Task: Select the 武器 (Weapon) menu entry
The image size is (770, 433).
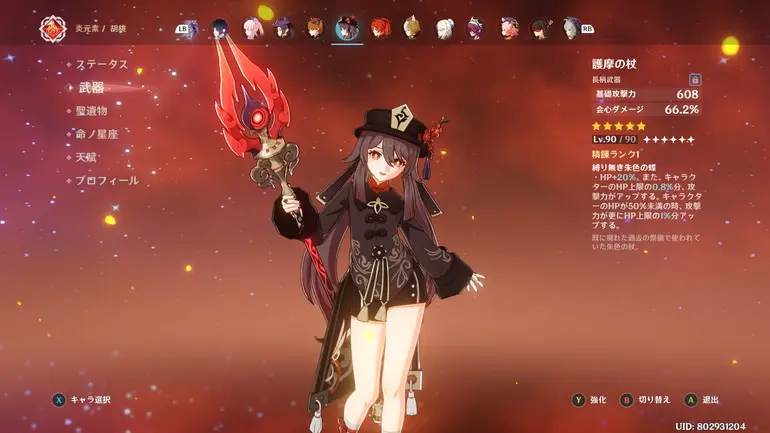Action: point(91,88)
